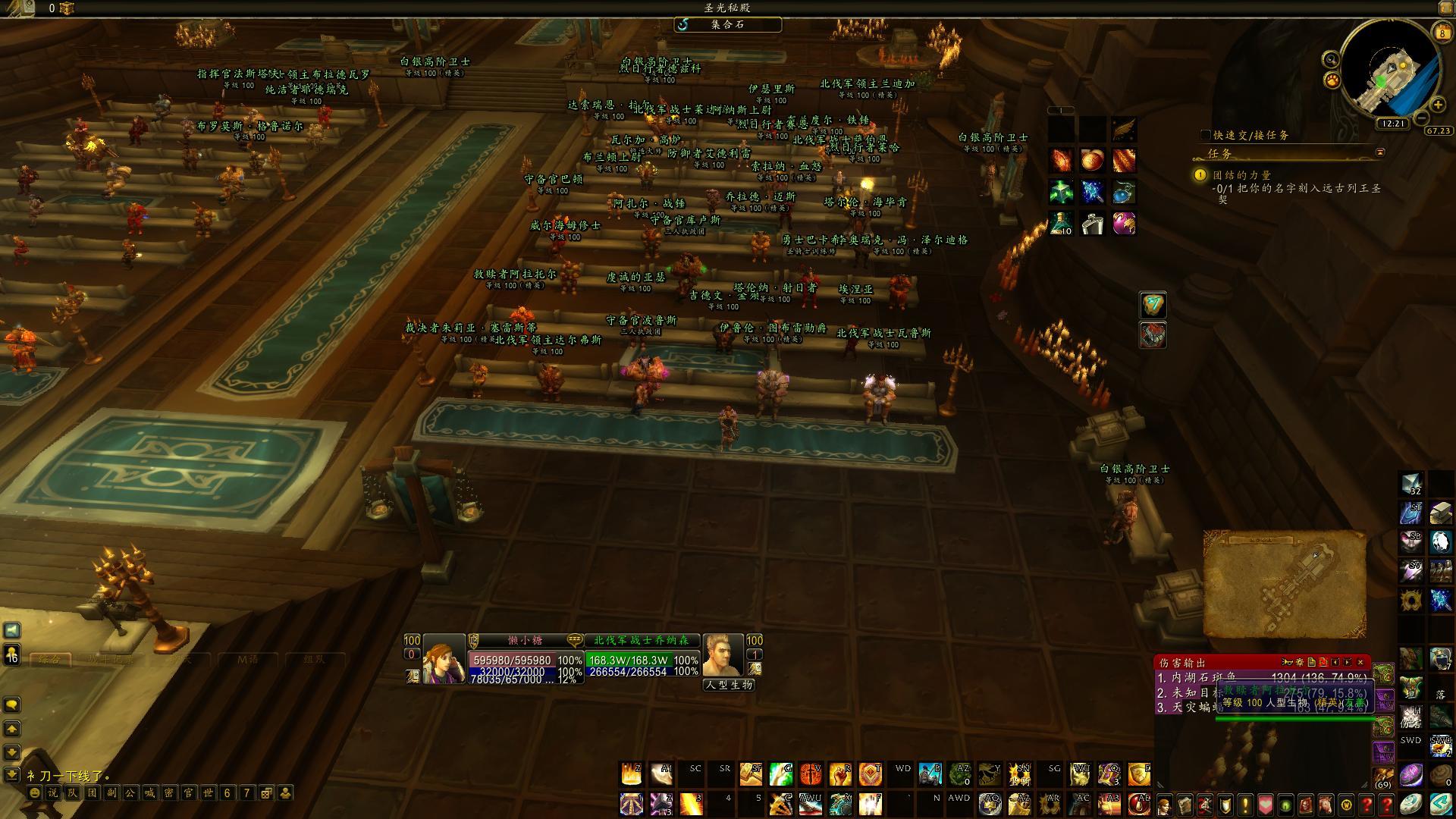Use the silver hip flask item

(x=1092, y=224)
